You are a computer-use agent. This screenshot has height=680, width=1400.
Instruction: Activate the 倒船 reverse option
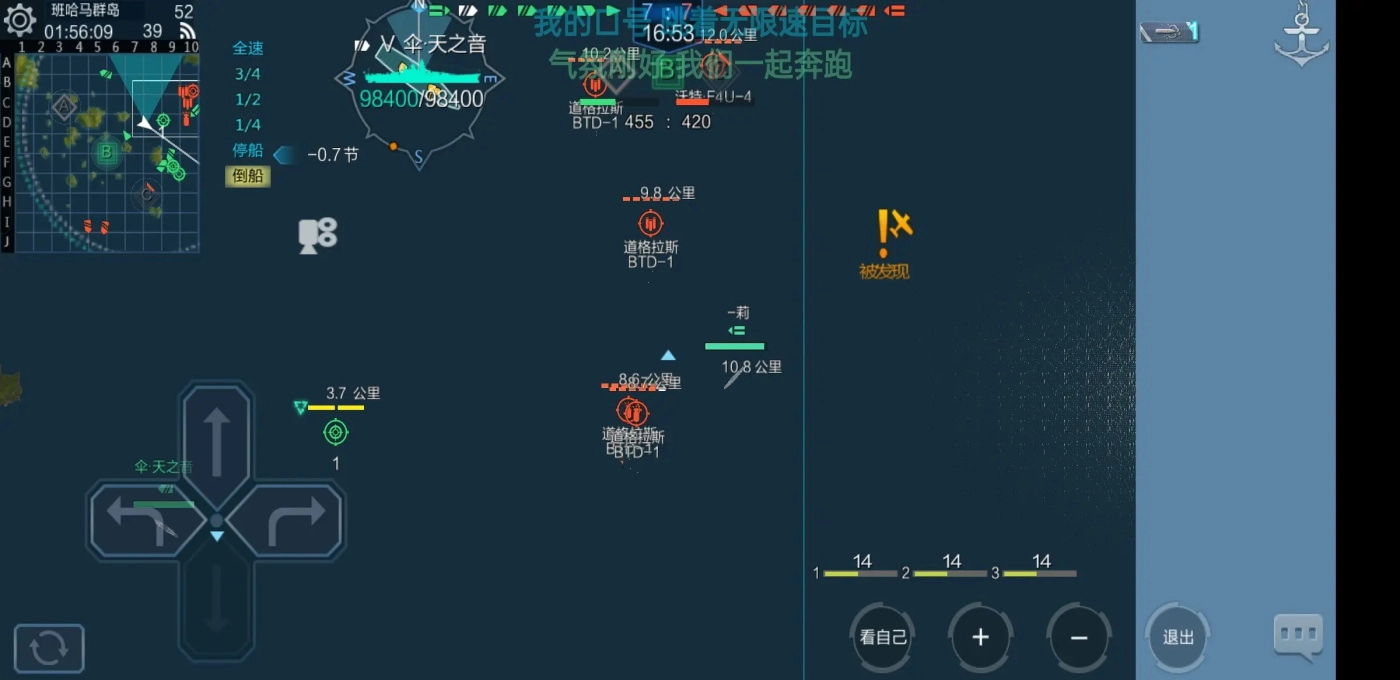coord(248,176)
